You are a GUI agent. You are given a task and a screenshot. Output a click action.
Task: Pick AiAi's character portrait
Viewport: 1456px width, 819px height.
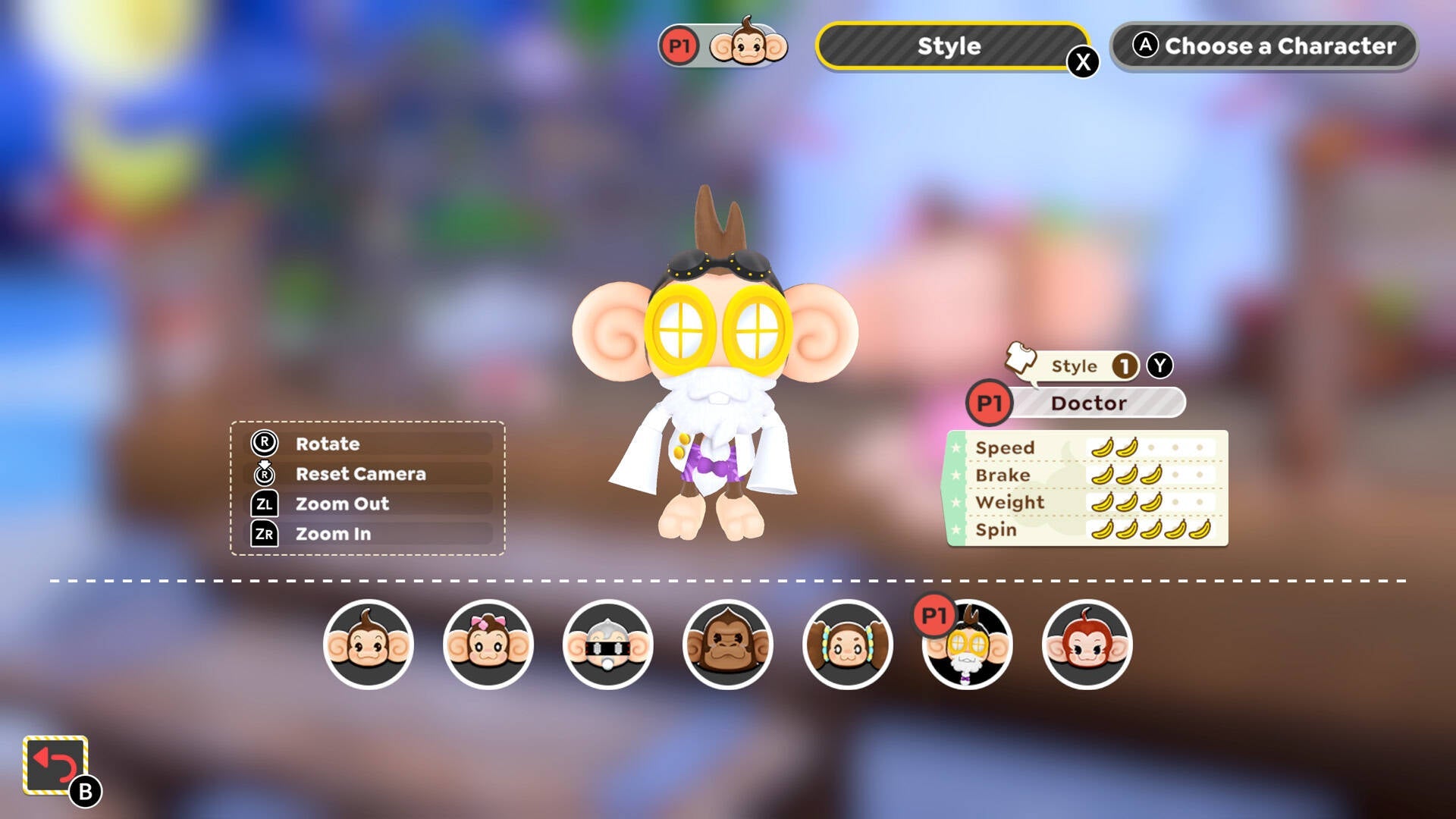pyautogui.click(x=369, y=645)
